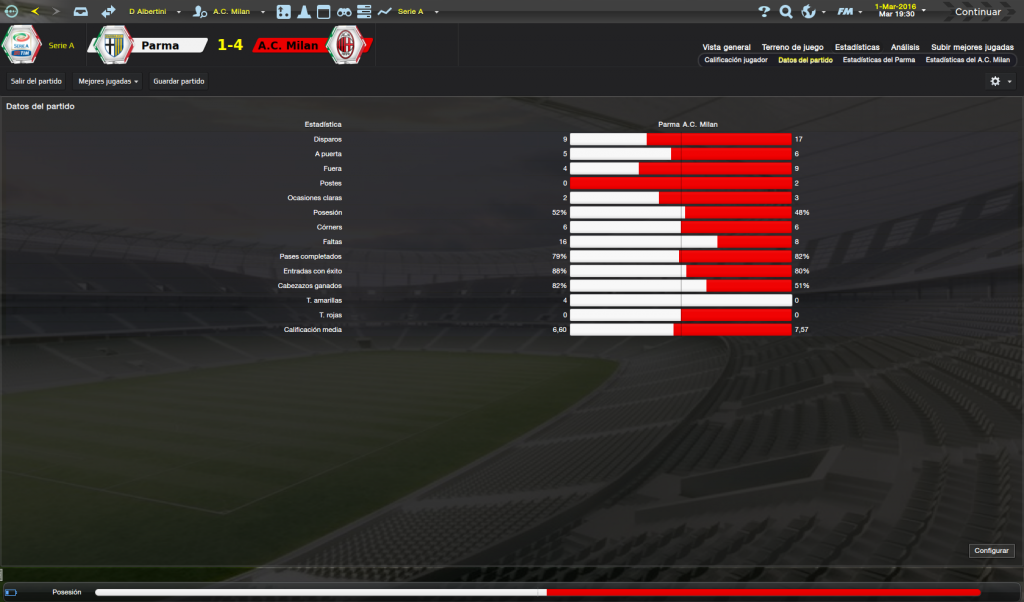
Task: View Estadísticas del A.C. Milan
Action: [967, 60]
